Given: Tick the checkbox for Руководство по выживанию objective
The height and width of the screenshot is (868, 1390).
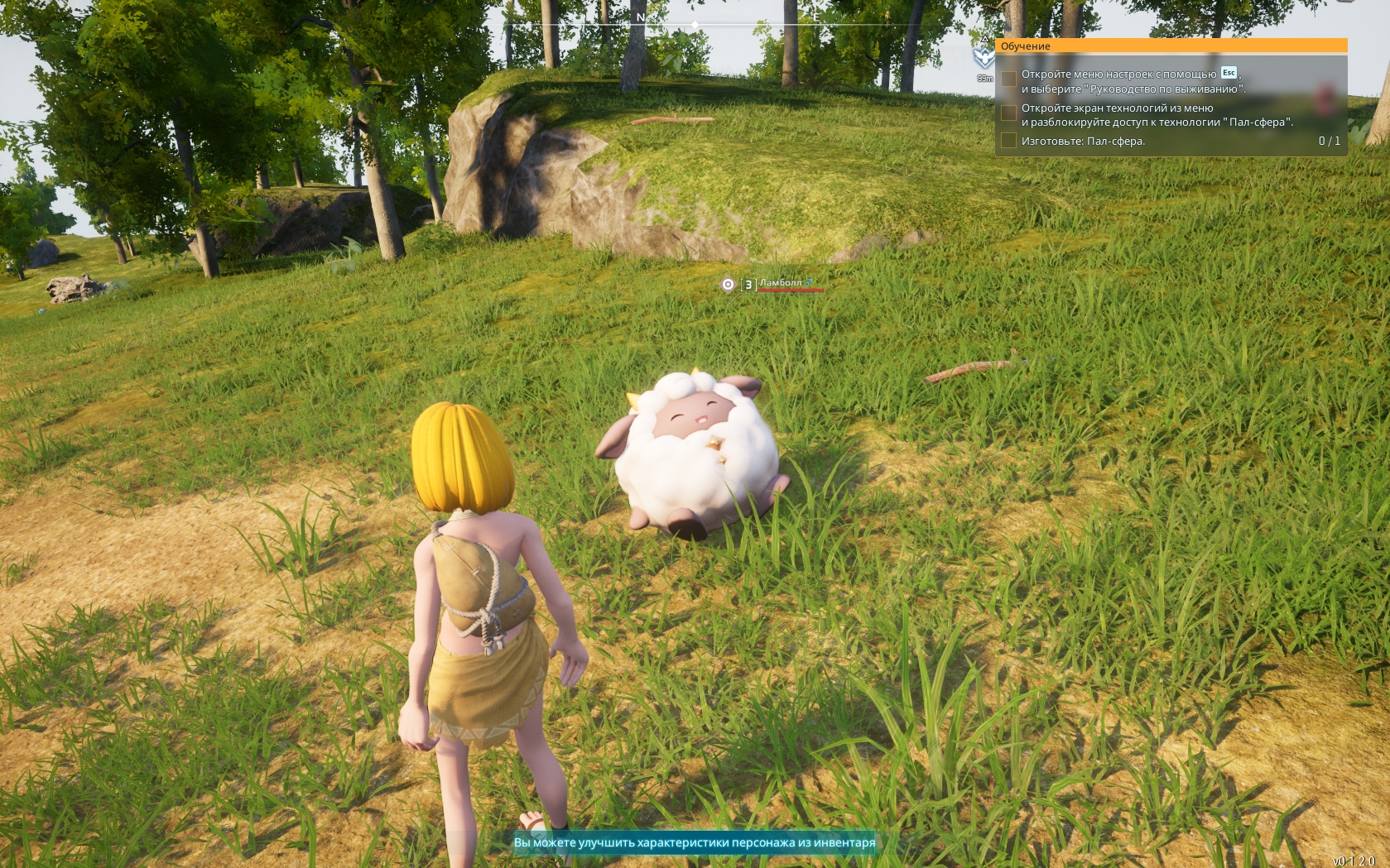Looking at the screenshot, I should tap(1008, 79).
